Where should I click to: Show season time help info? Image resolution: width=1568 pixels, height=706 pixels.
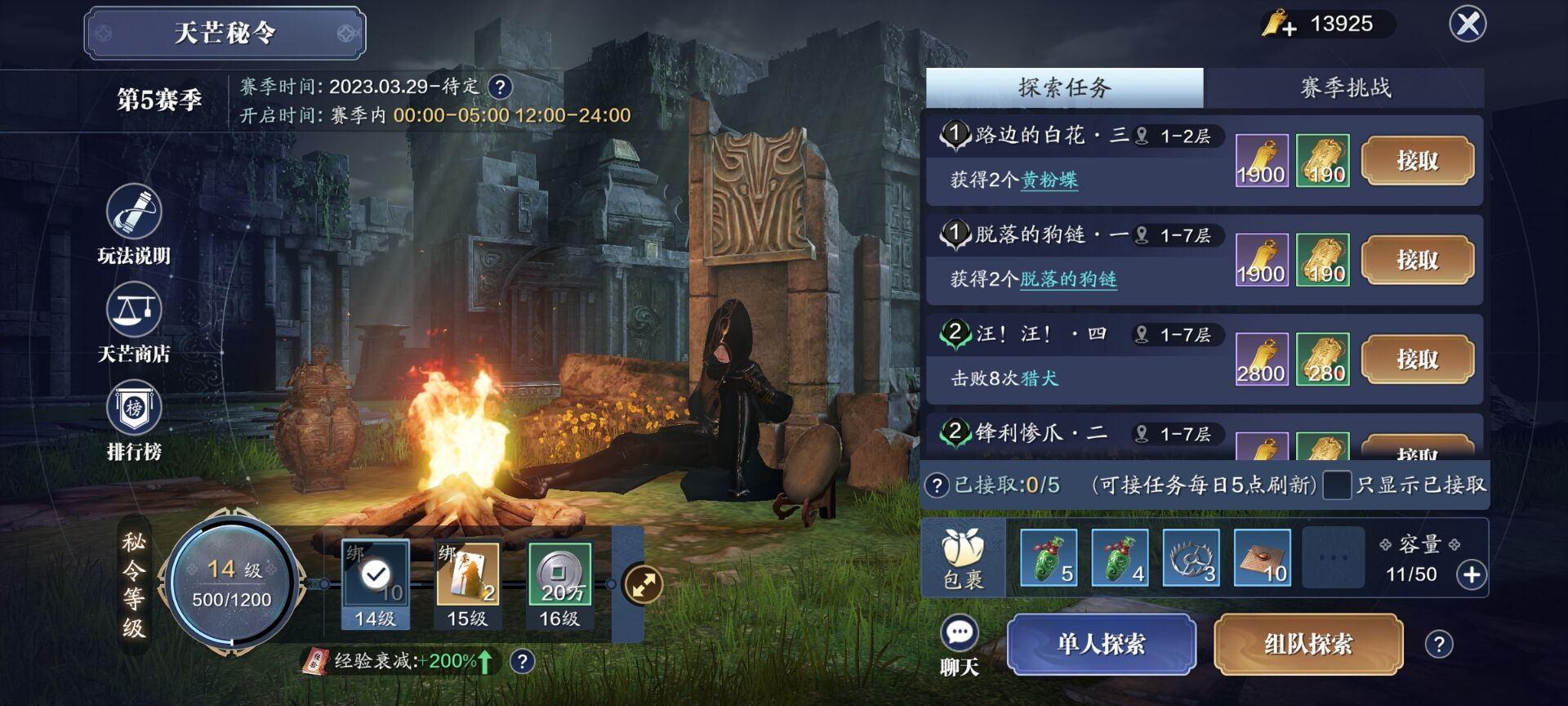click(500, 87)
